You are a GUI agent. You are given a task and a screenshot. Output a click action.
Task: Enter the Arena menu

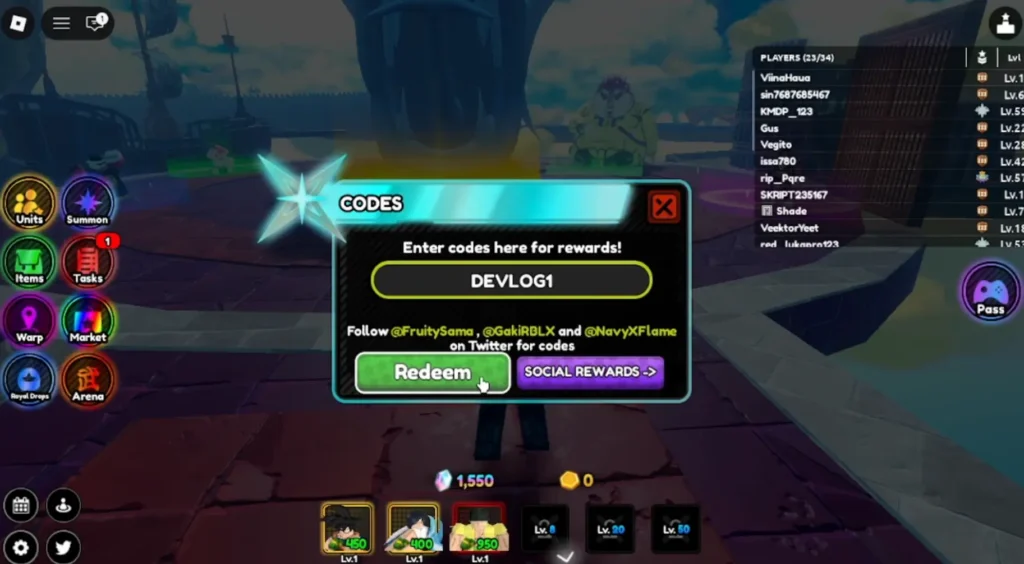pos(87,380)
